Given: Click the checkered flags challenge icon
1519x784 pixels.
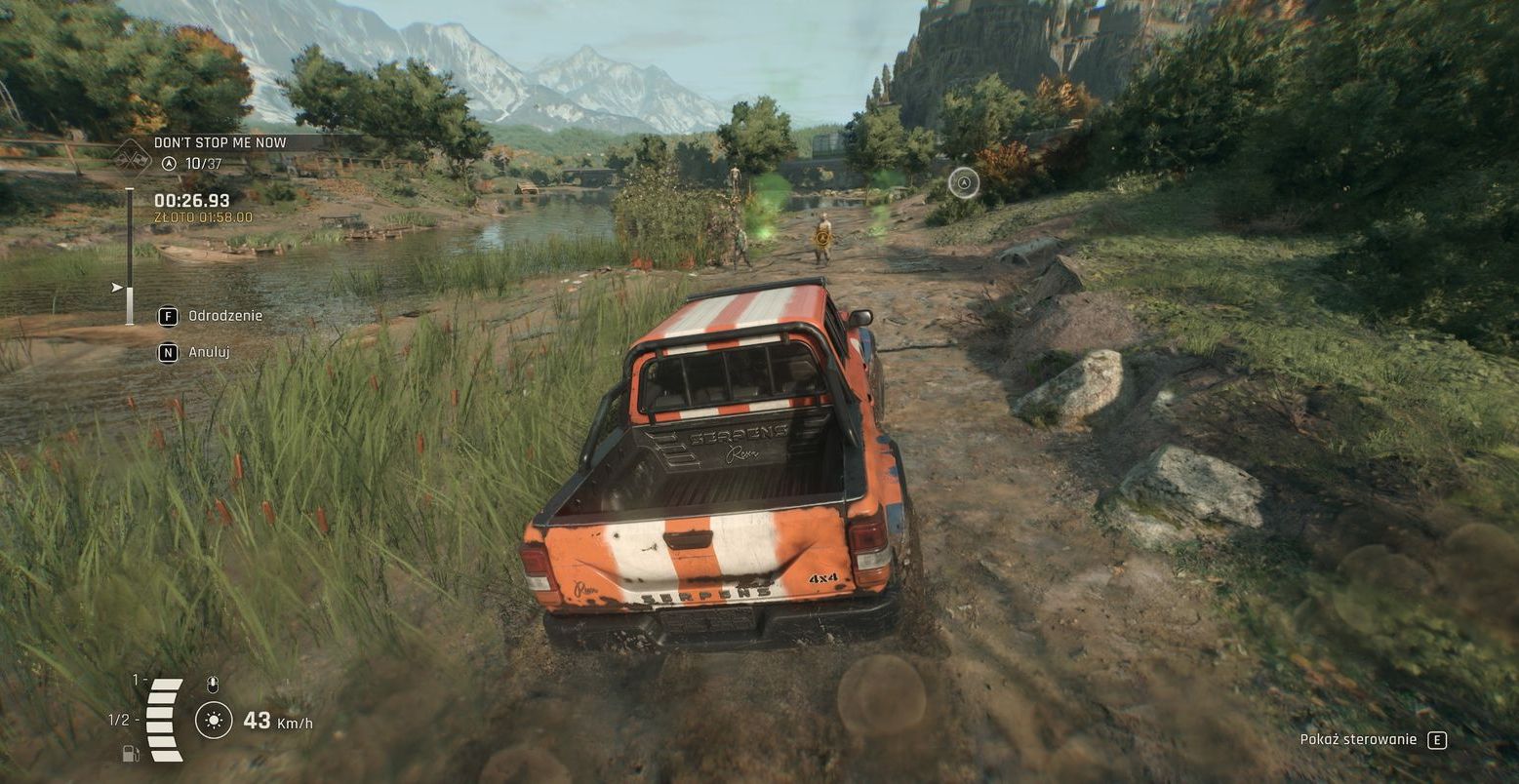Looking at the screenshot, I should pyautogui.click(x=131, y=156).
